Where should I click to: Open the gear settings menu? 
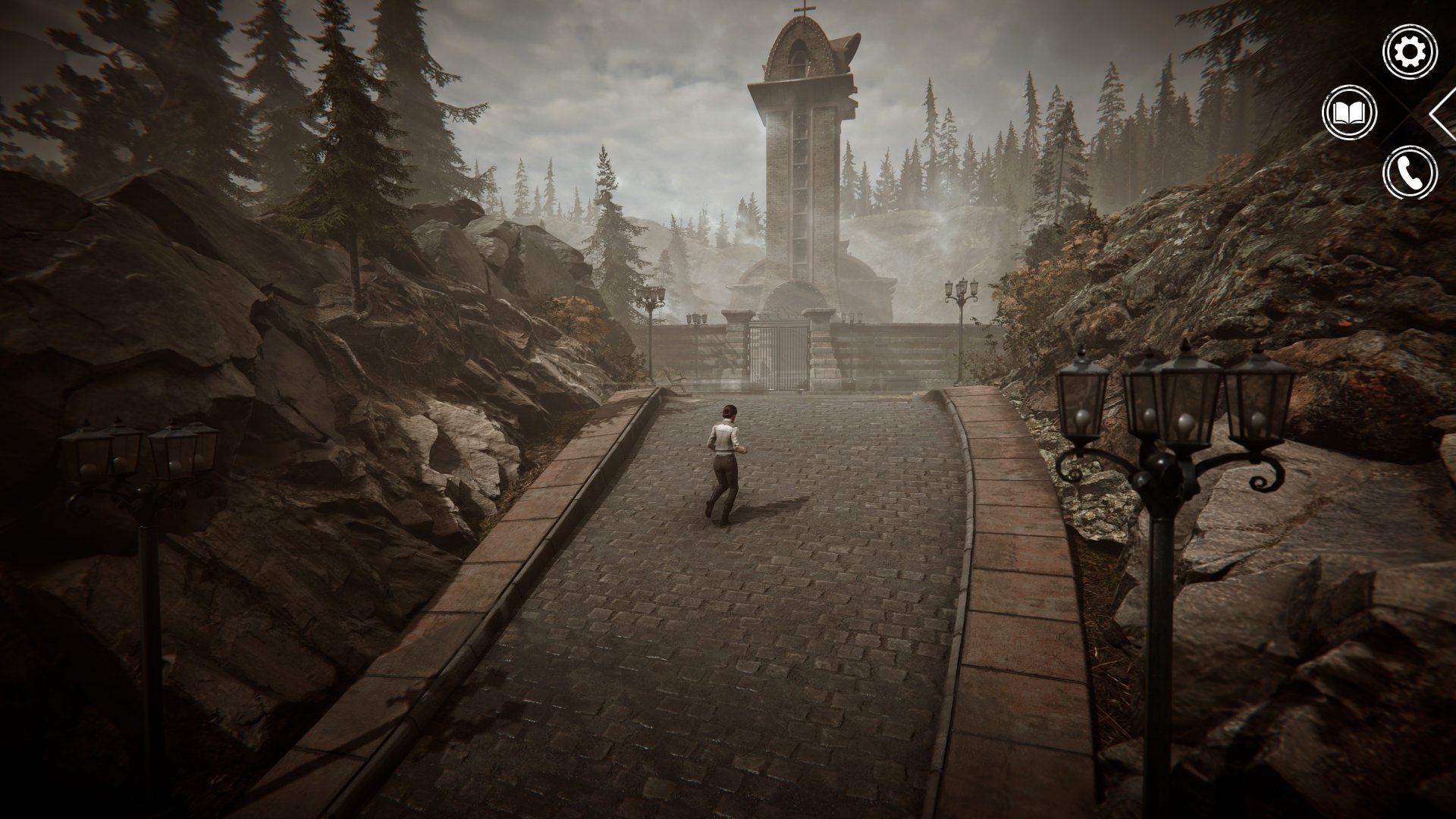point(1410,52)
